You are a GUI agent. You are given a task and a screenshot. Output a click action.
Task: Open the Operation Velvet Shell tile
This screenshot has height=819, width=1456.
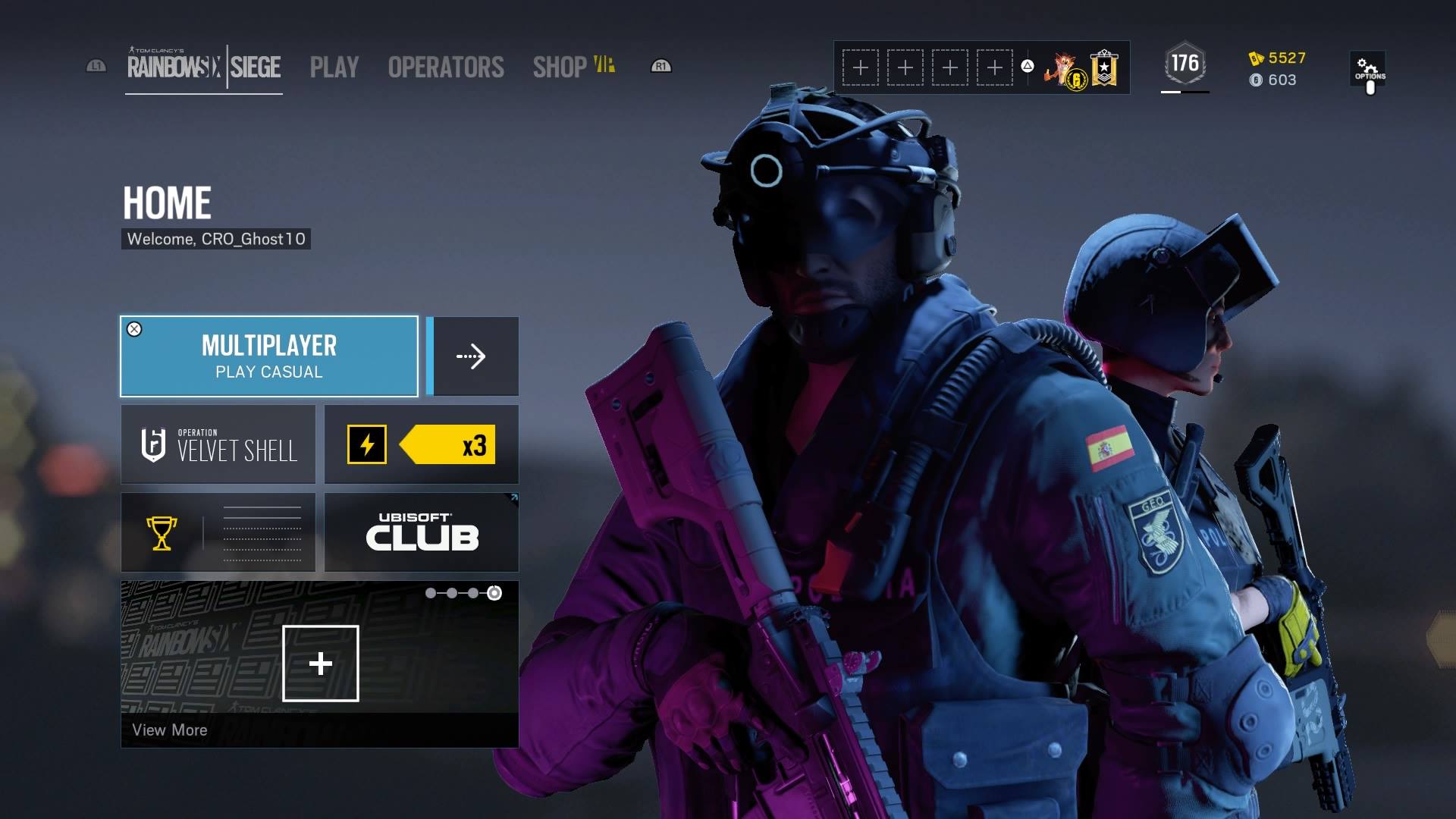(218, 445)
